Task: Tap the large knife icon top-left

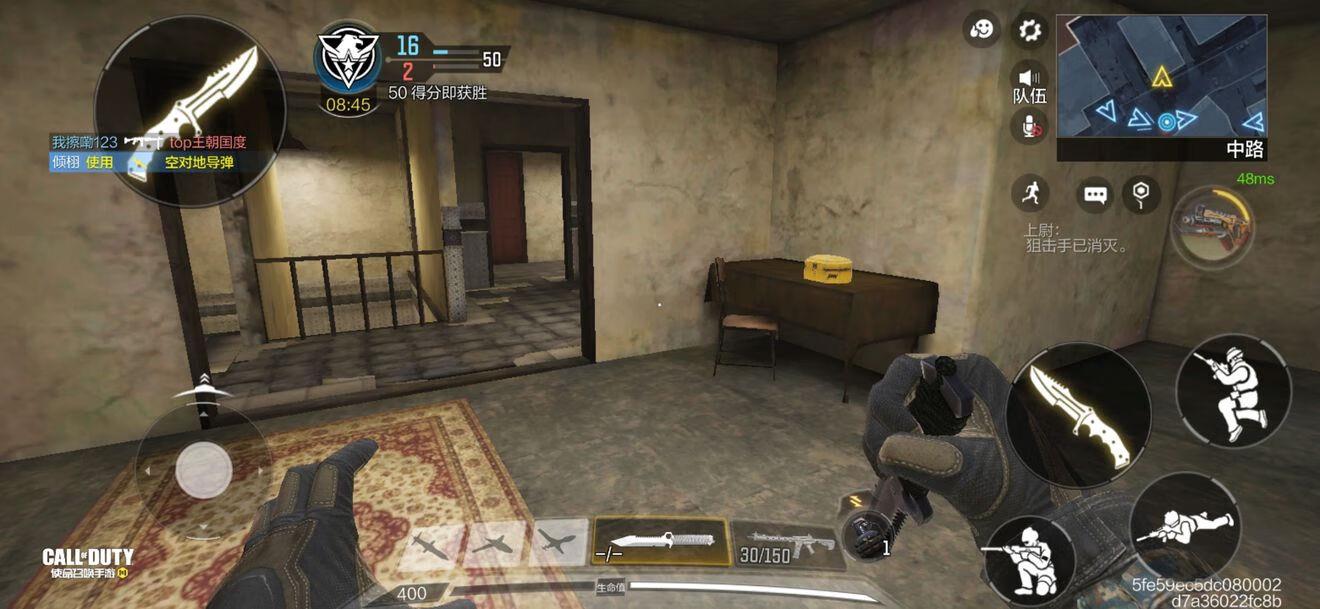Action: point(190,110)
